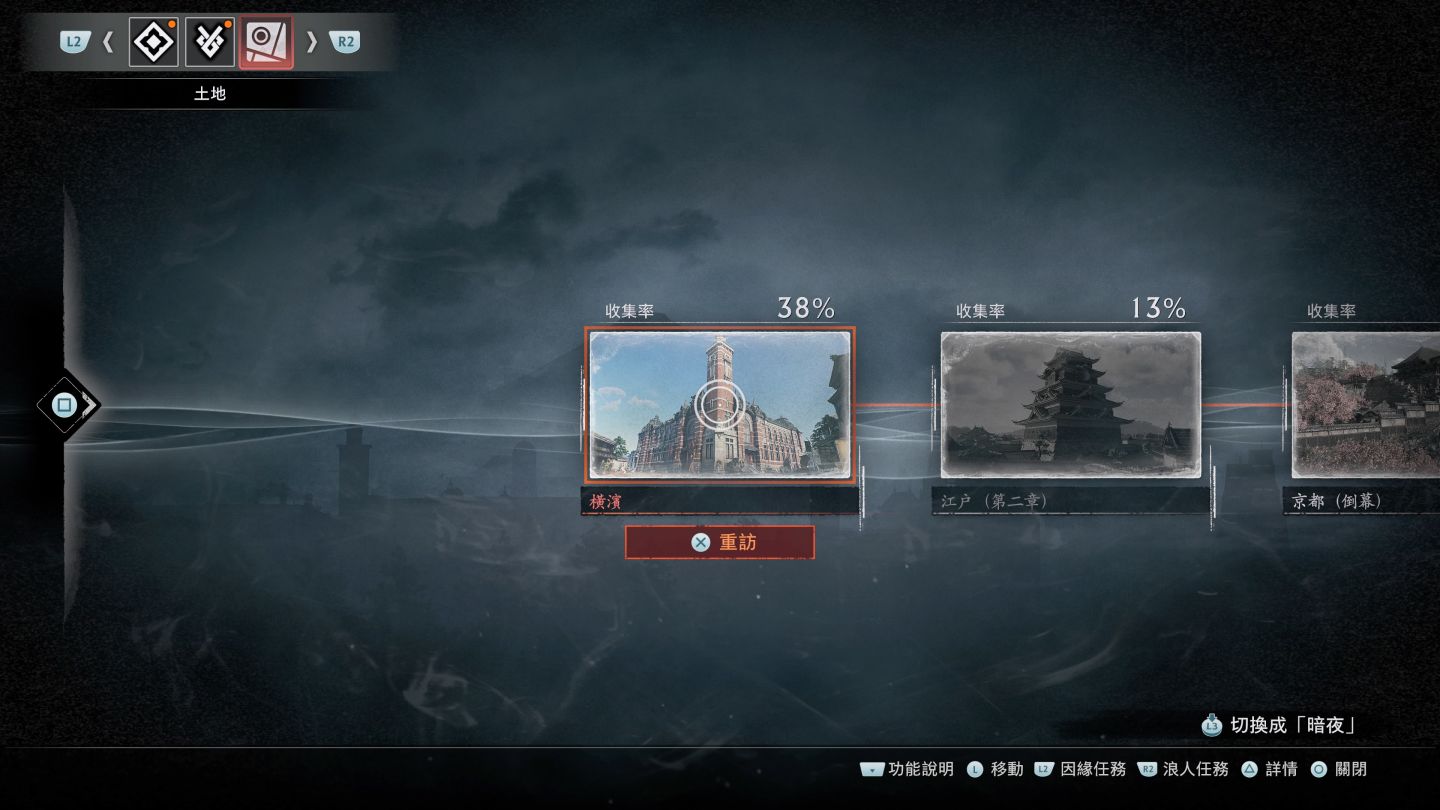
Task: Open the crossed-blades icon tab
Action: coord(210,42)
